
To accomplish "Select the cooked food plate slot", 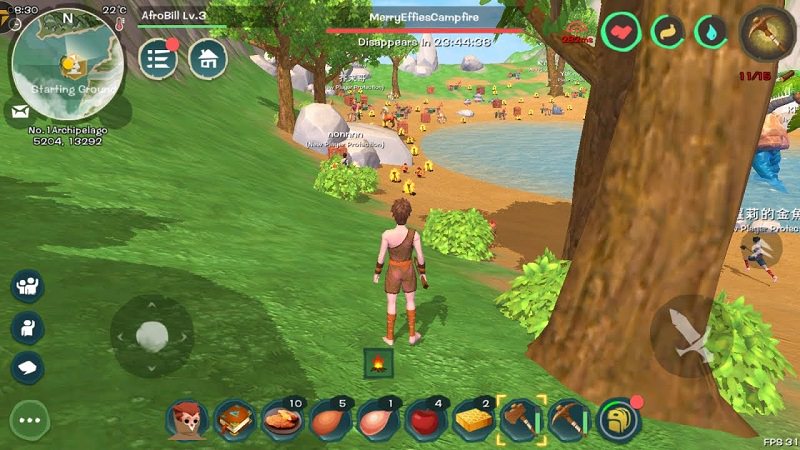I will pyautogui.click(x=283, y=420).
